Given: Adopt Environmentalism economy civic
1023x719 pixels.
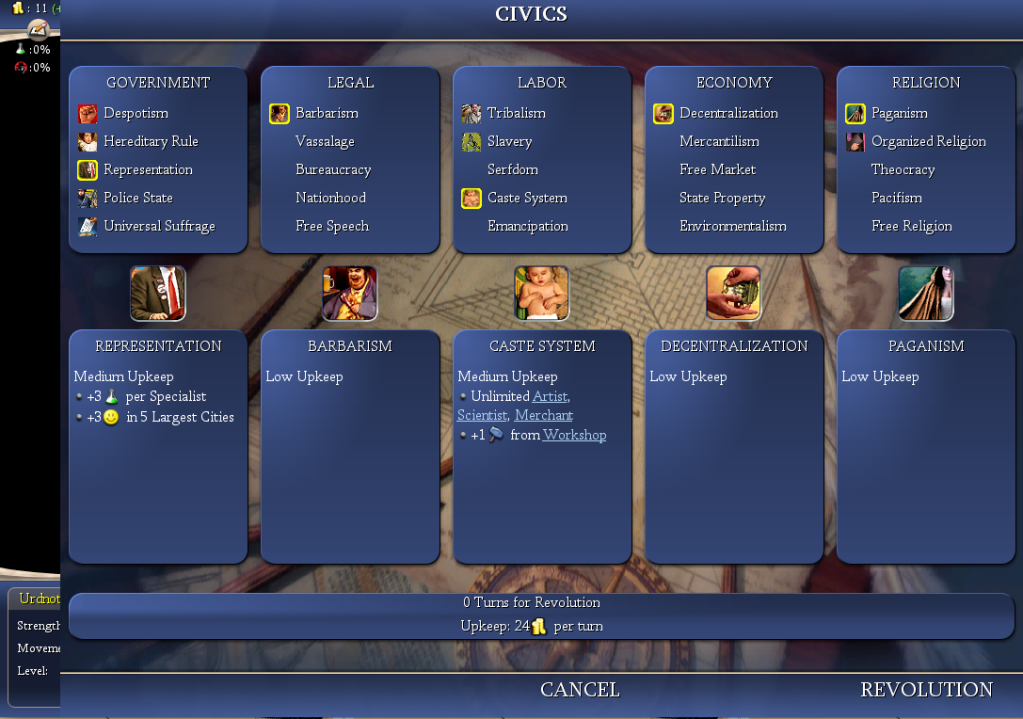Looking at the screenshot, I should pyautogui.click(x=732, y=226).
